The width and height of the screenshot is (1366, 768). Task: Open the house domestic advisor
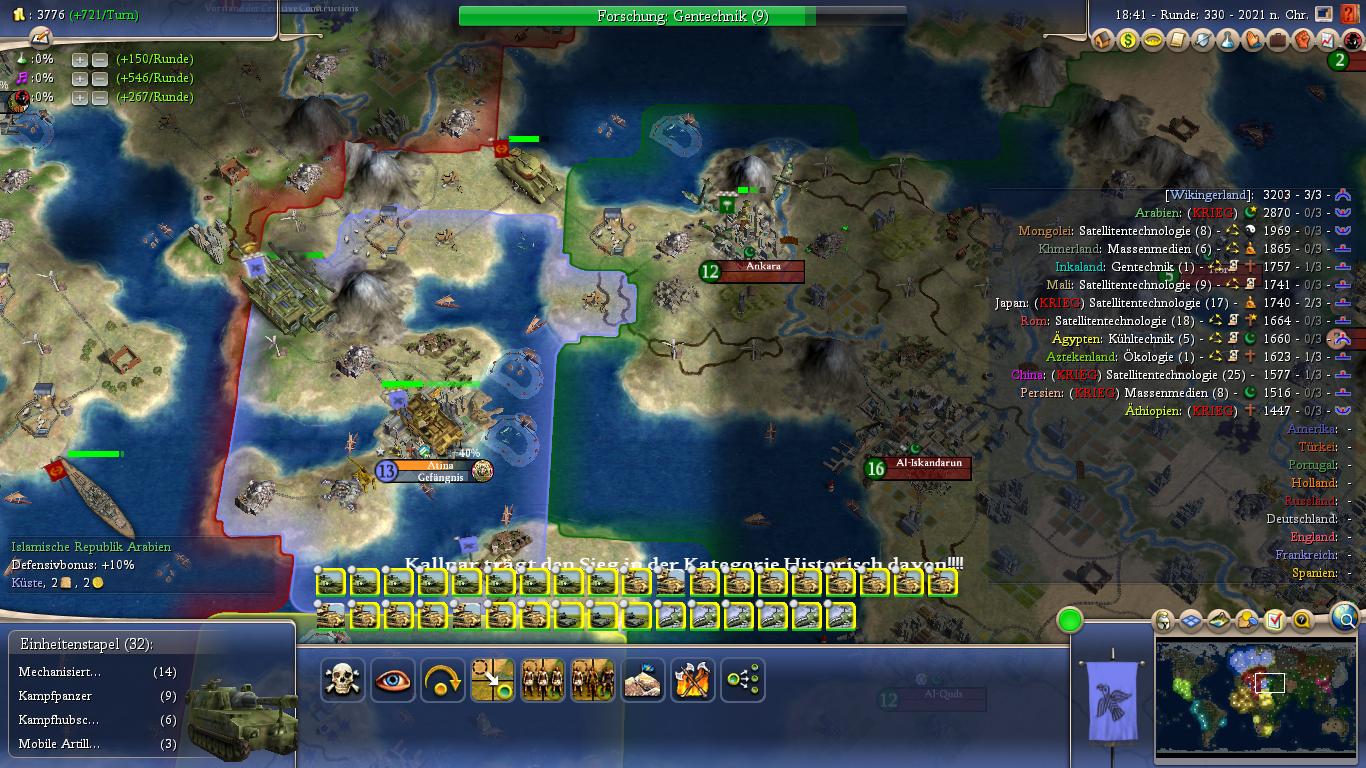tap(1103, 41)
